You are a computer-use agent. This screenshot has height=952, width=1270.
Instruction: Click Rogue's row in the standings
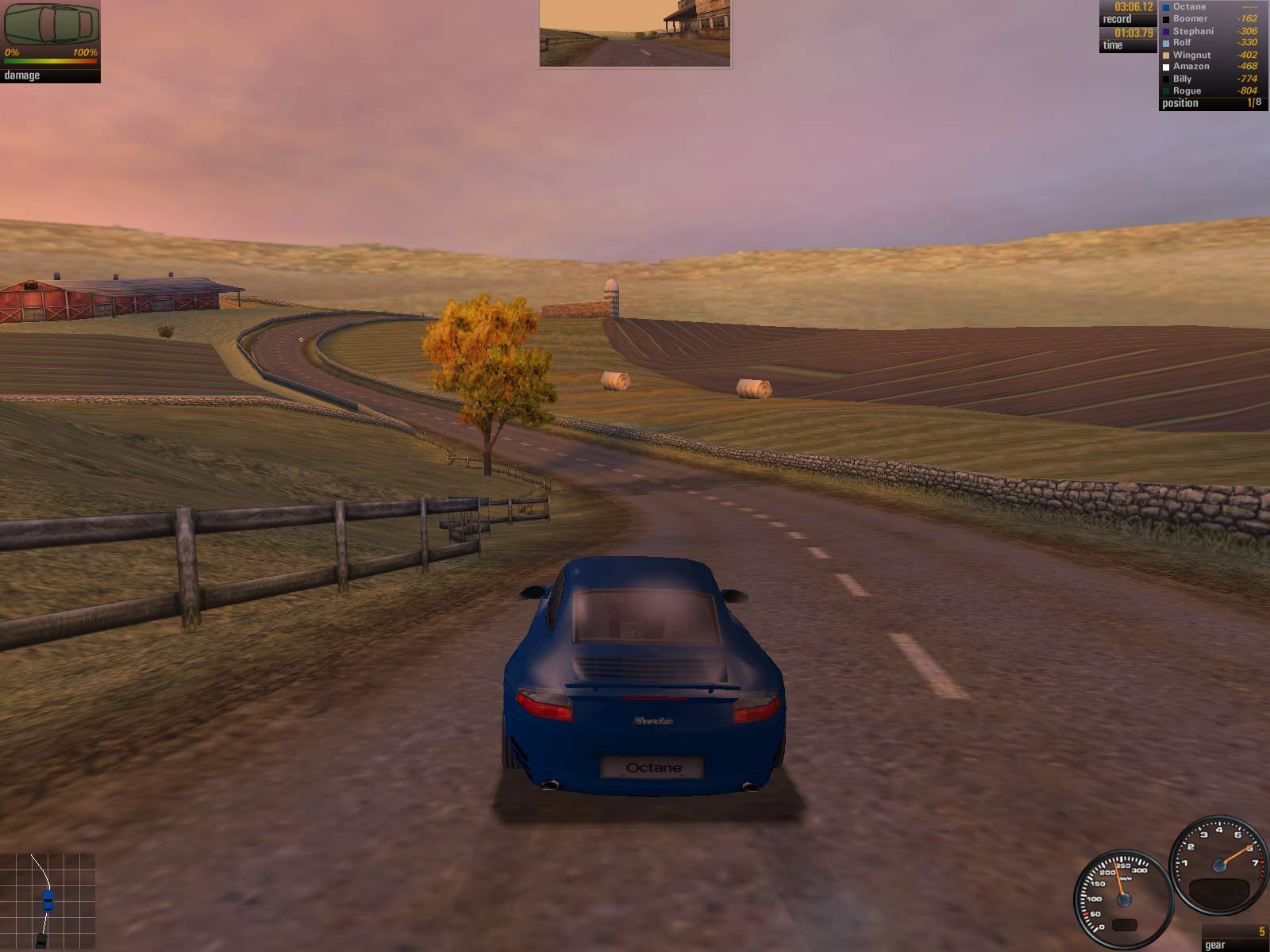click(x=1209, y=90)
